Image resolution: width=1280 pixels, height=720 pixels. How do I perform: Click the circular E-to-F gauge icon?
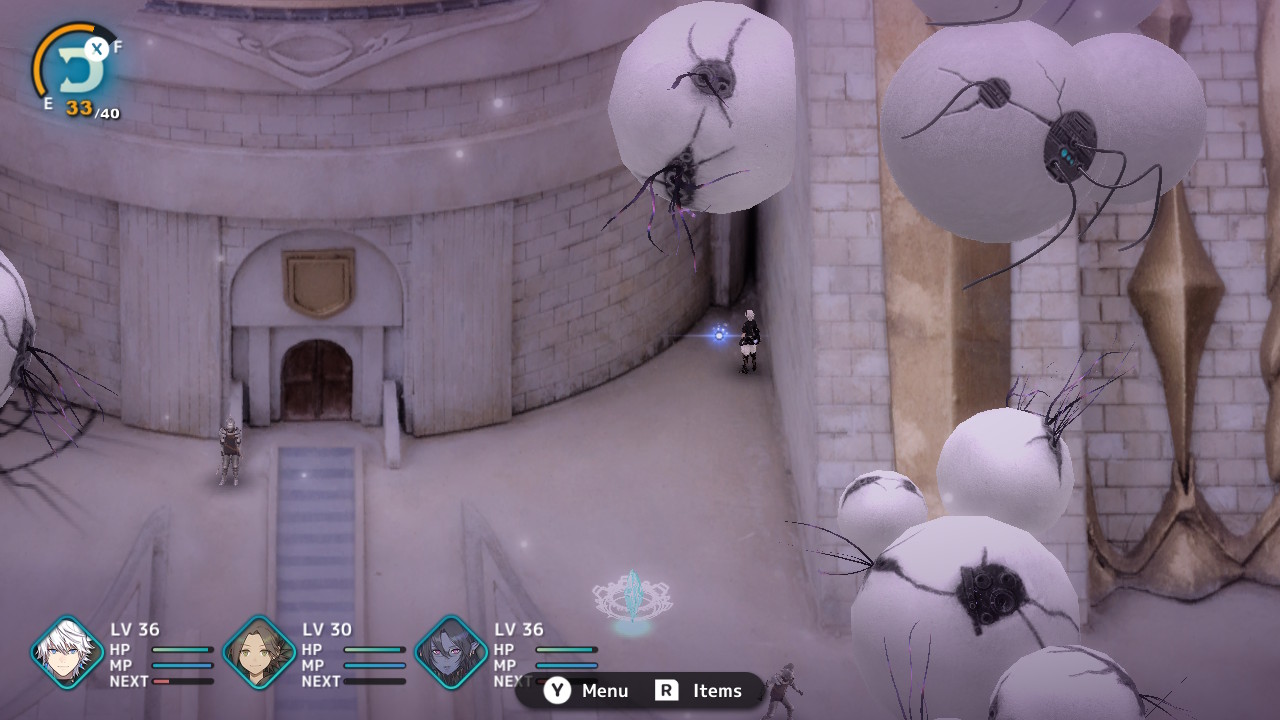point(77,67)
